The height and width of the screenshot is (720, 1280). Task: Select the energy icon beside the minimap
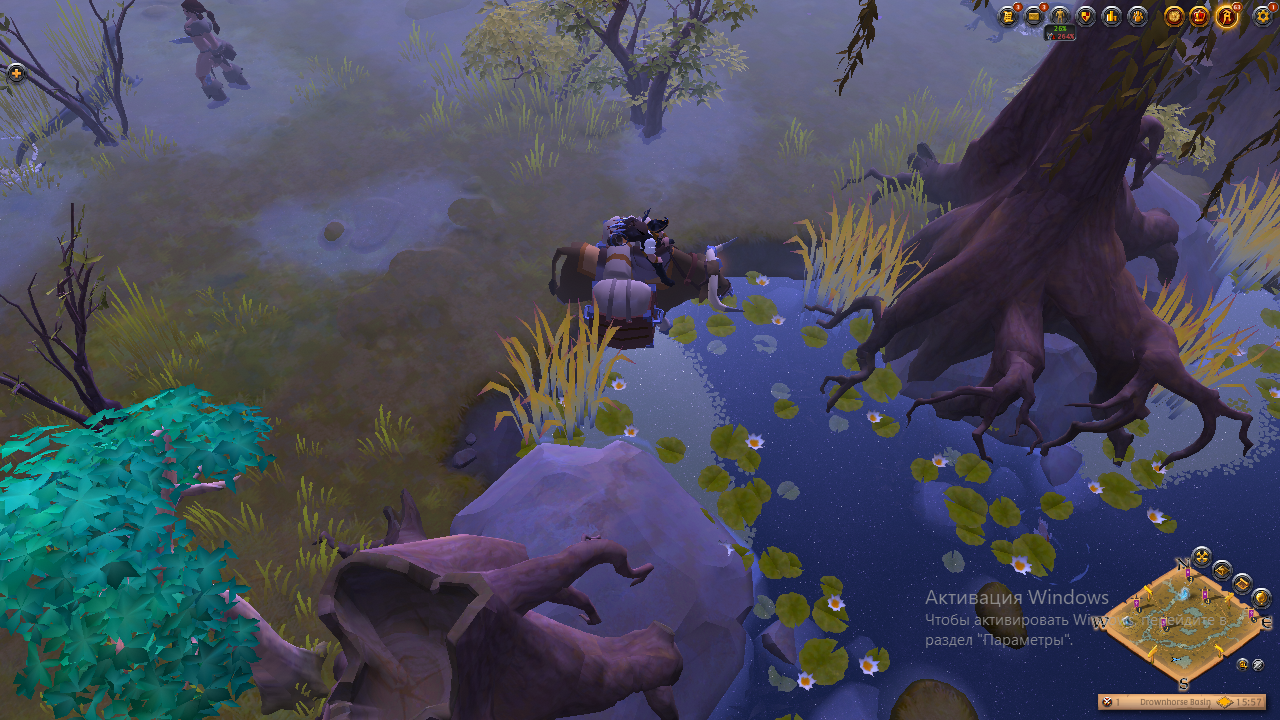point(1223,571)
